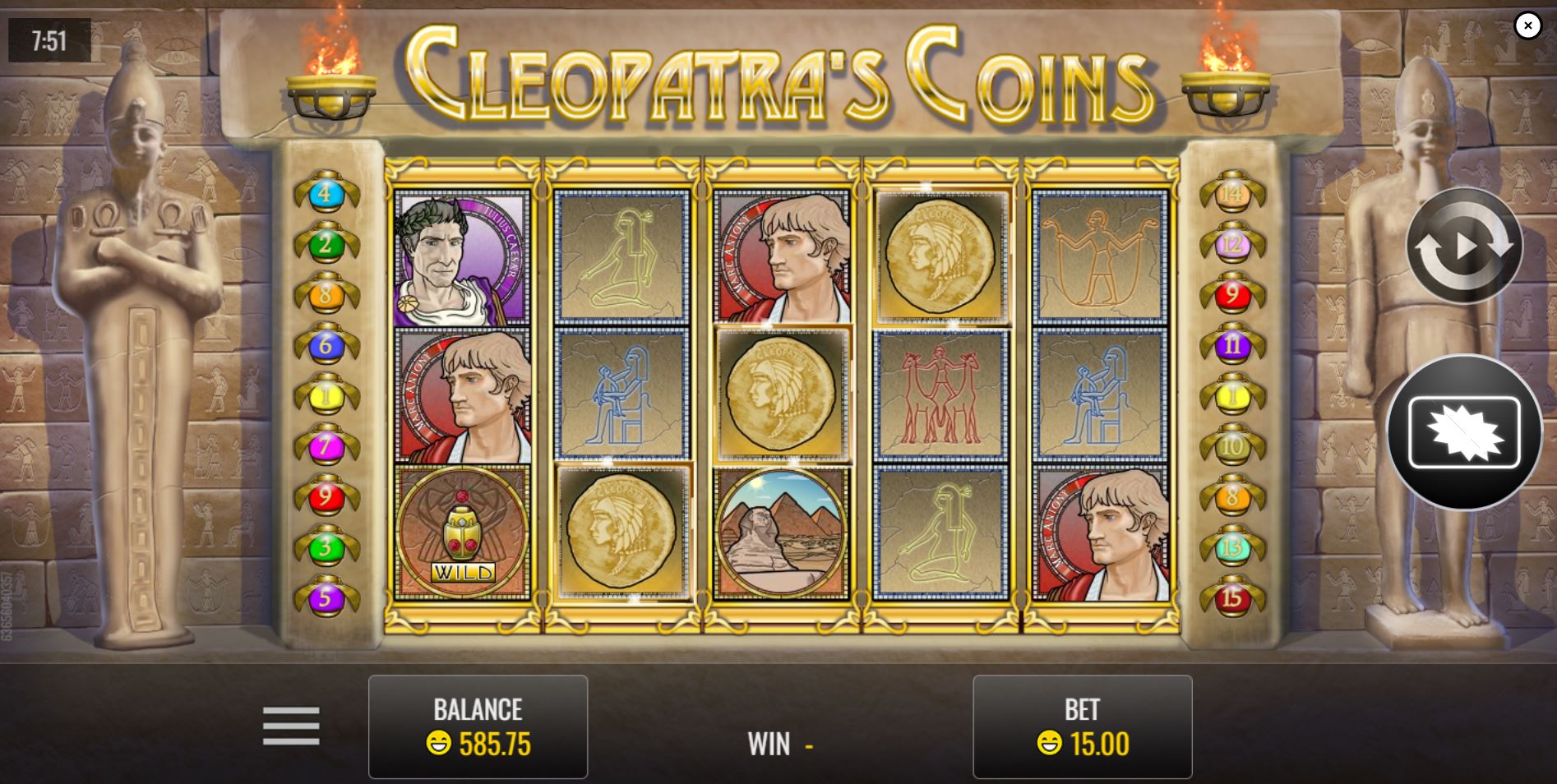Viewport: 1557px width, 784px height.
Task: Open the hamburger menu
Action: [291, 727]
